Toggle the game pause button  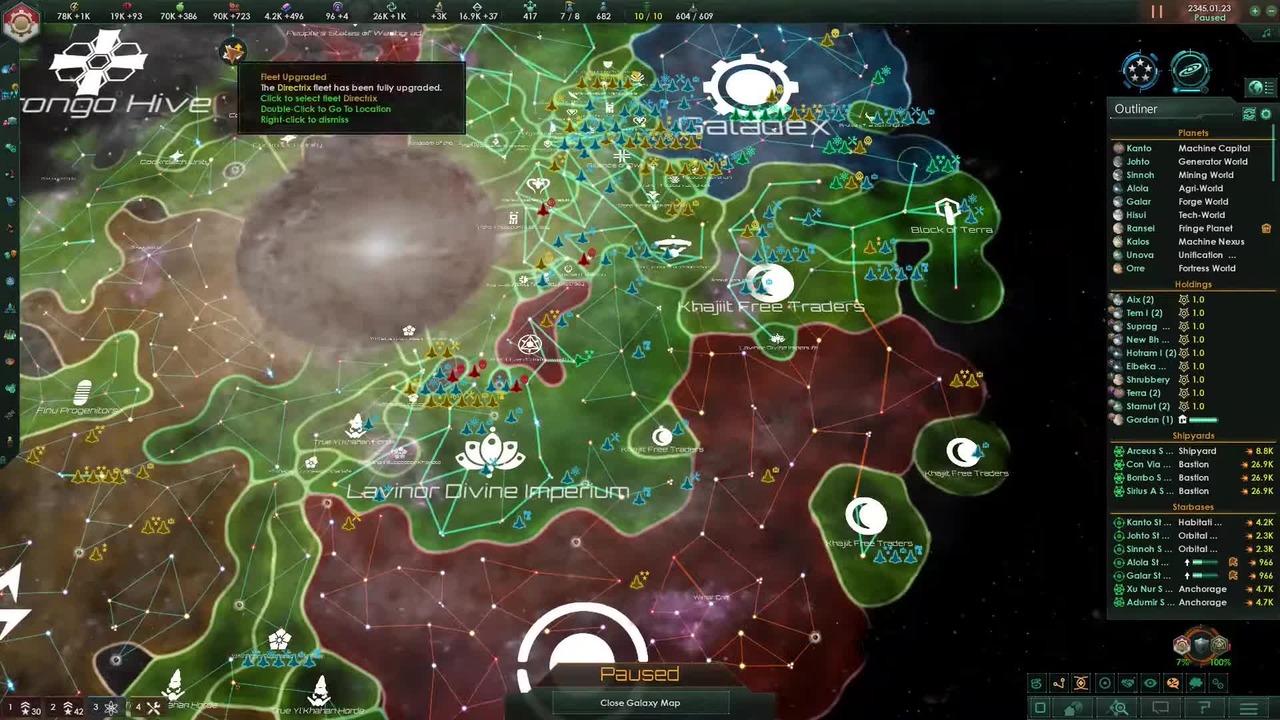(x=1157, y=12)
